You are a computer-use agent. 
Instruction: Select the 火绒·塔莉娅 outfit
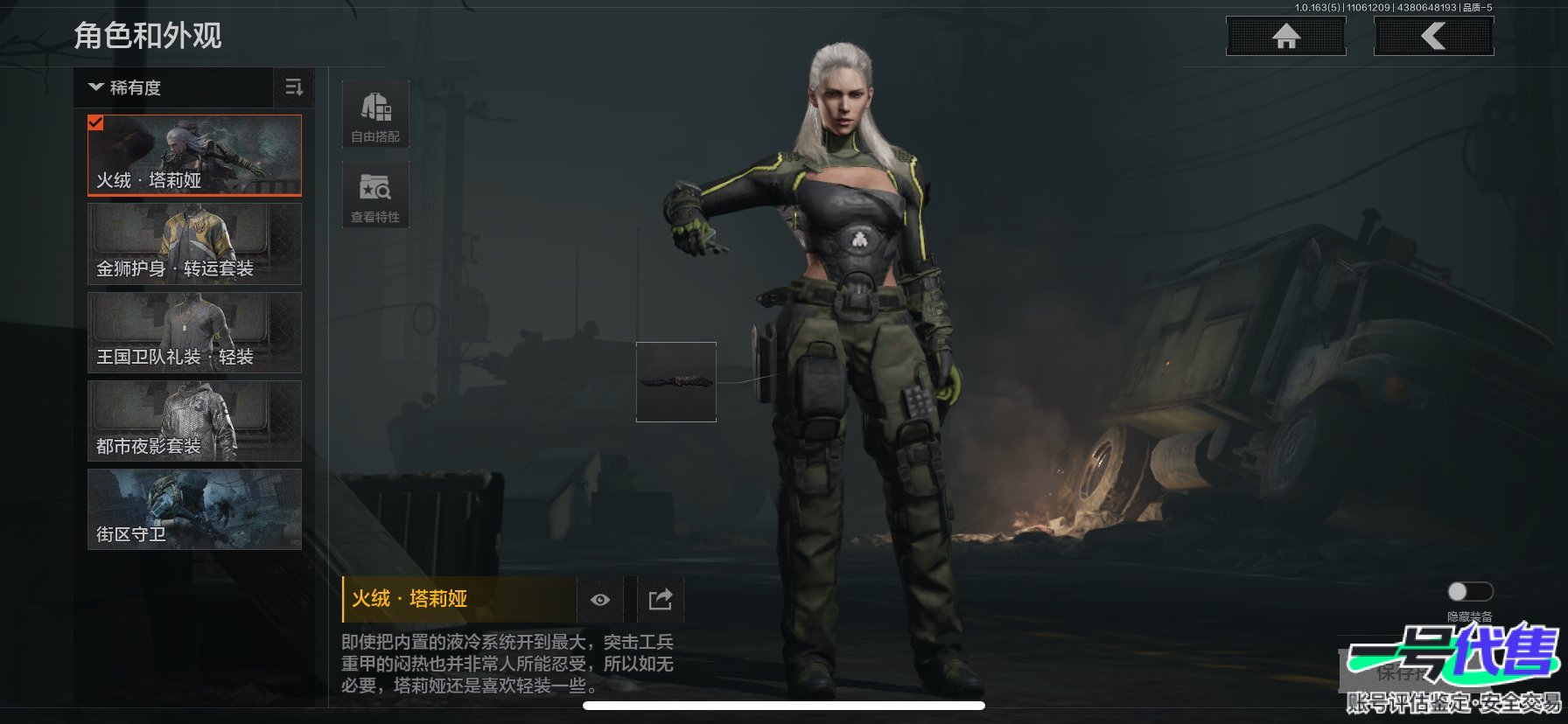coord(194,156)
